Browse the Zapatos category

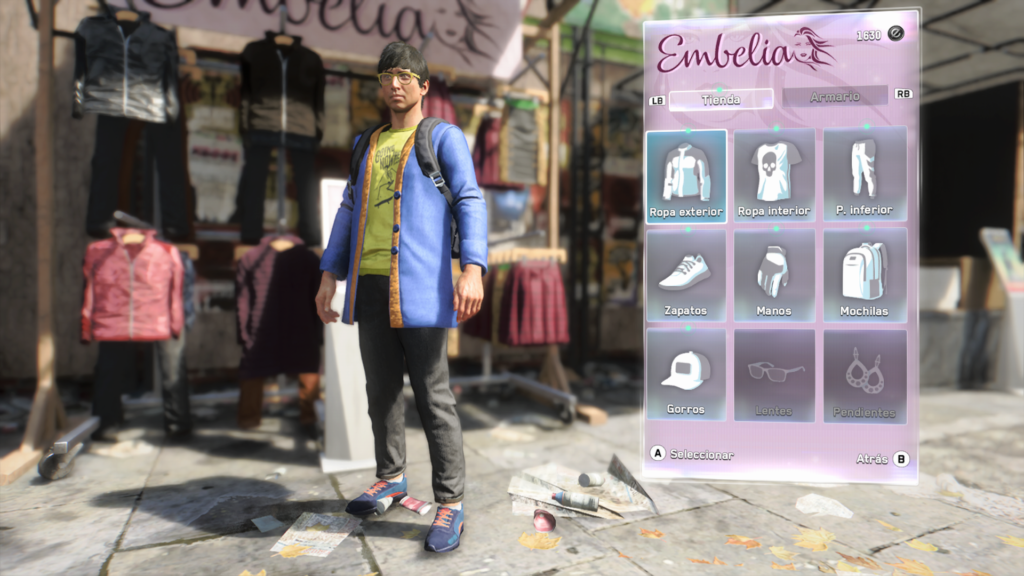point(686,275)
